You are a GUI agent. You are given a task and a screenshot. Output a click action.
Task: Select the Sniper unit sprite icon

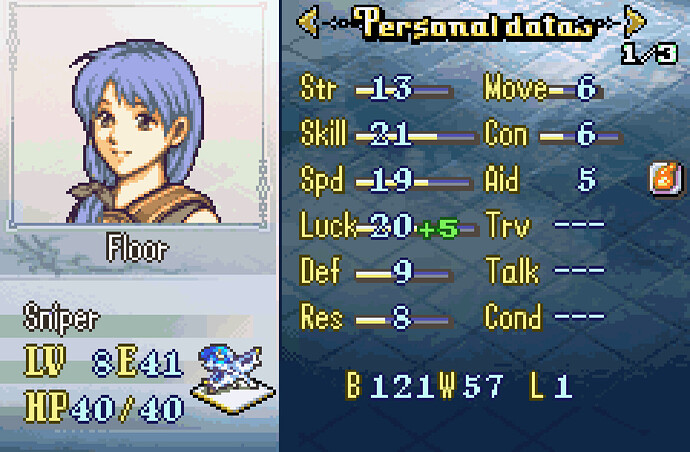coord(232,372)
